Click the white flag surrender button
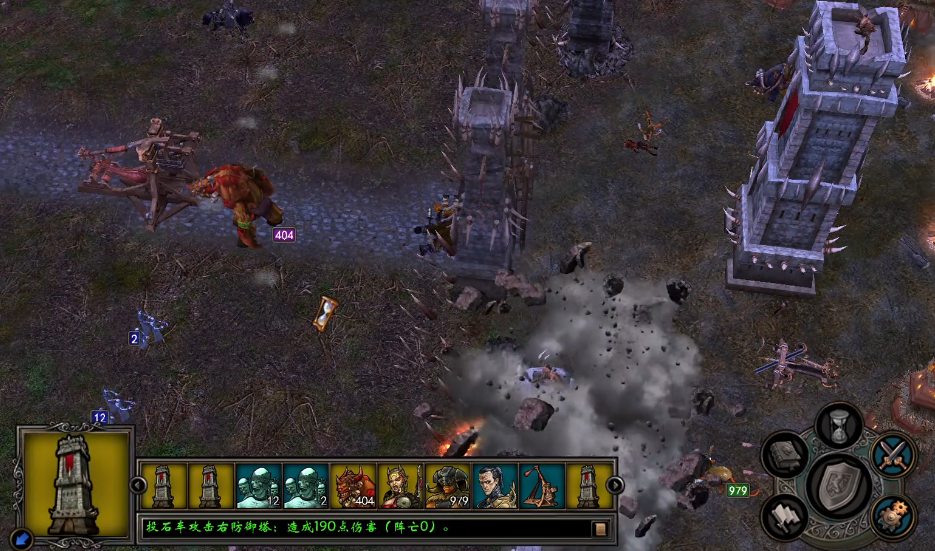This screenshot has height=551, width=935. (x=785, y=516)
